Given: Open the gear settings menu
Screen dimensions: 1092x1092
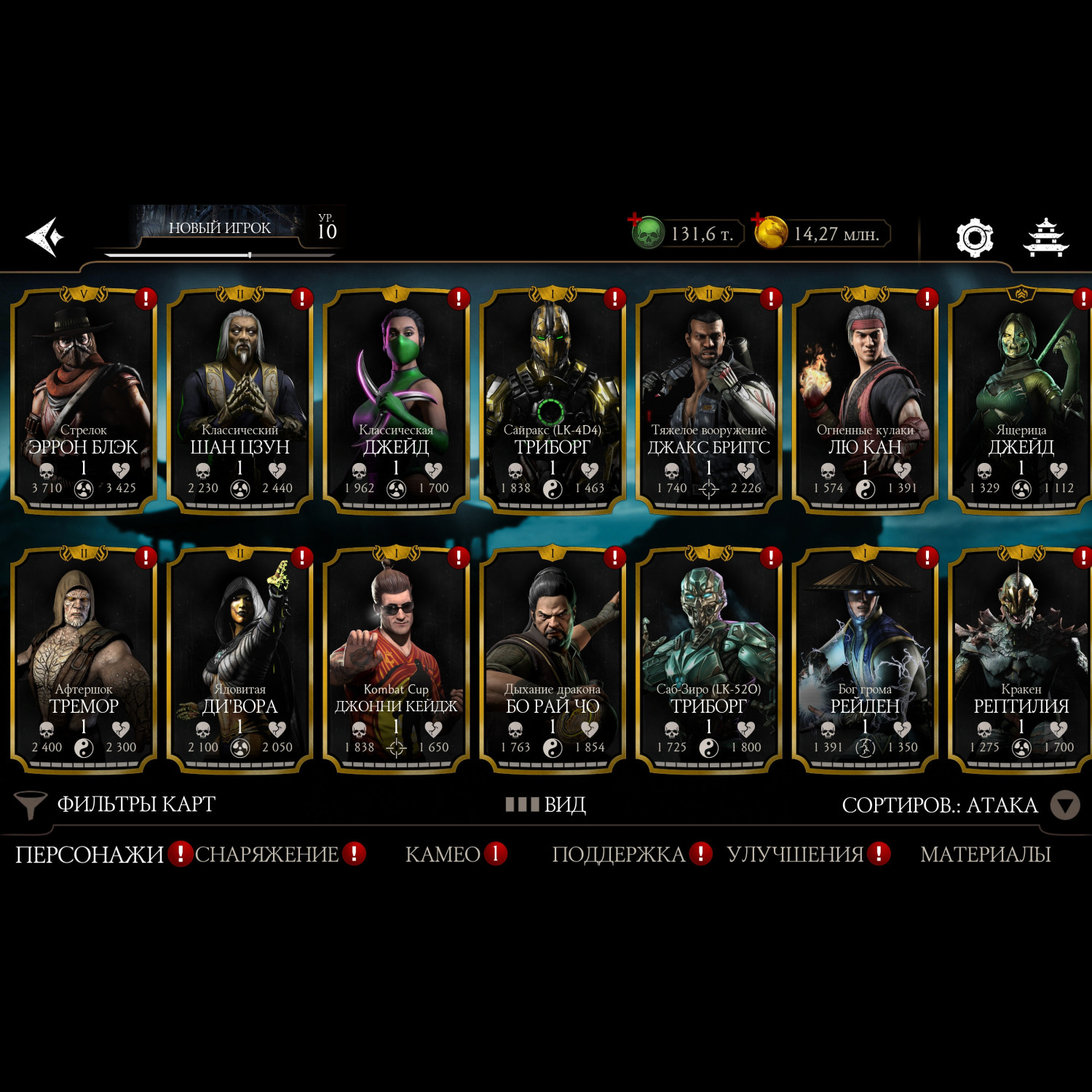Looking at the screenshot, I should tap(974, 237).
